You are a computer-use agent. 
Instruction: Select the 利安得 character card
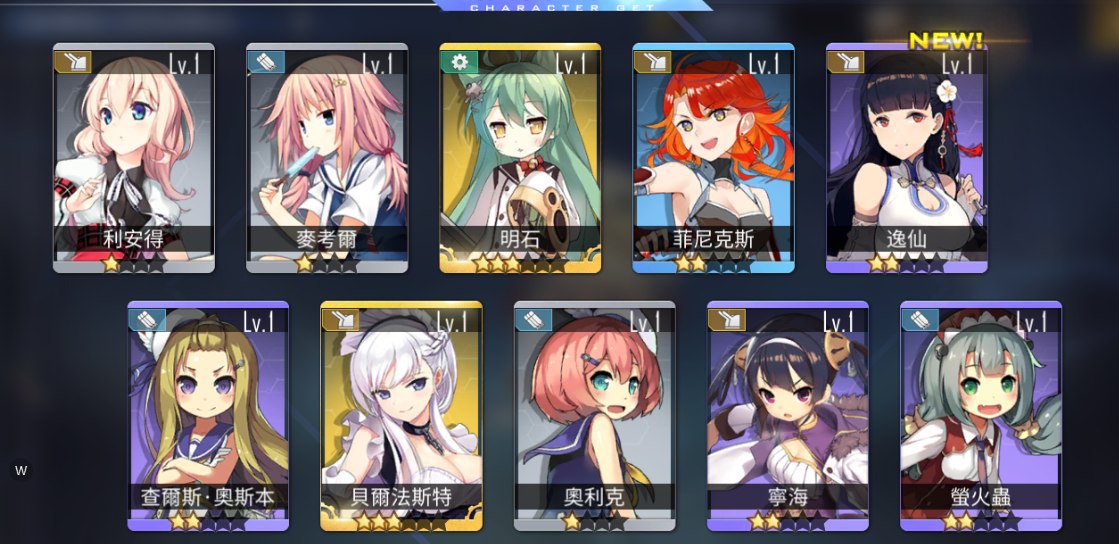coord(133,158)
